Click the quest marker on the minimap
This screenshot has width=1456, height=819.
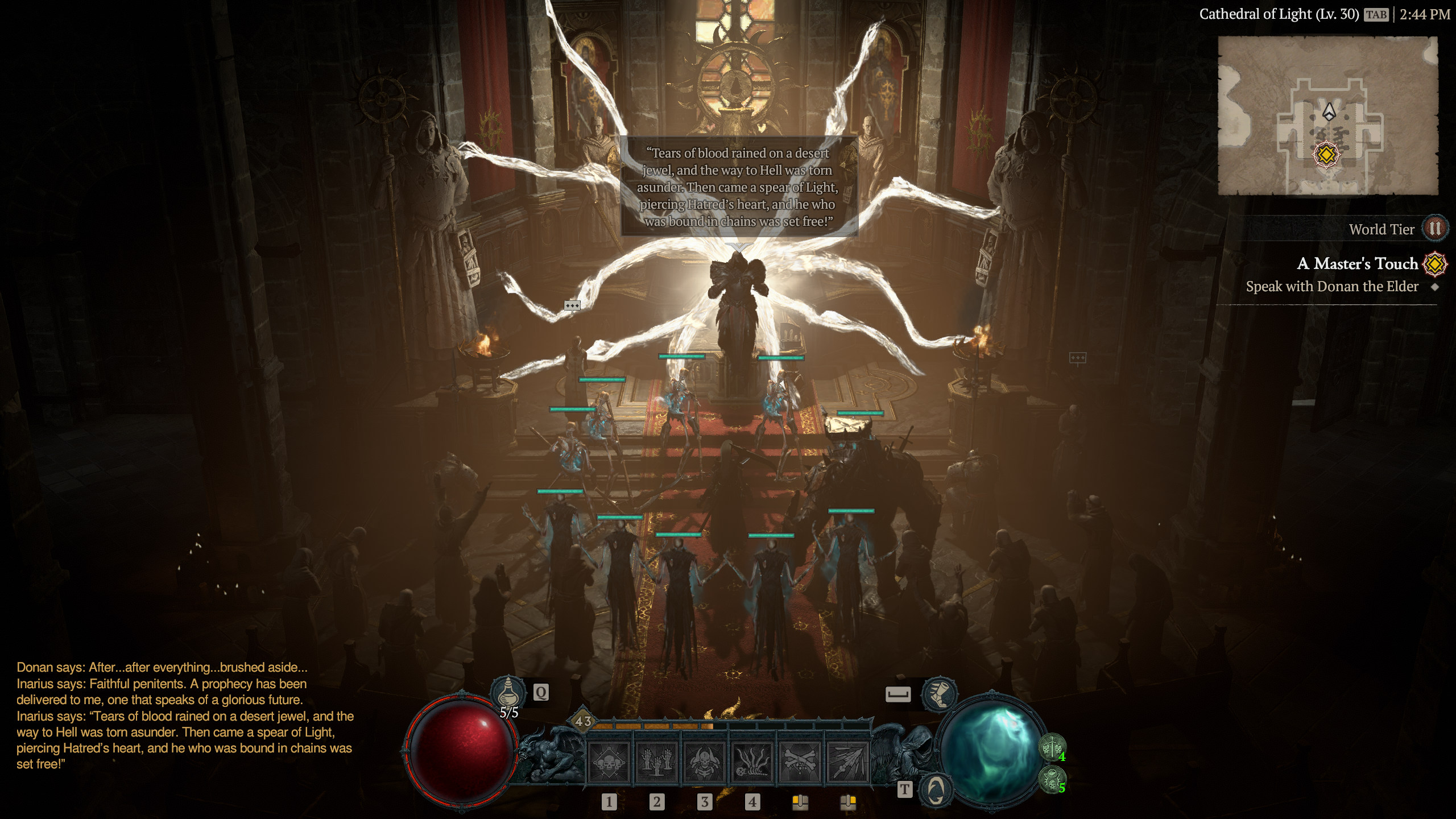tap(1326, 154)
